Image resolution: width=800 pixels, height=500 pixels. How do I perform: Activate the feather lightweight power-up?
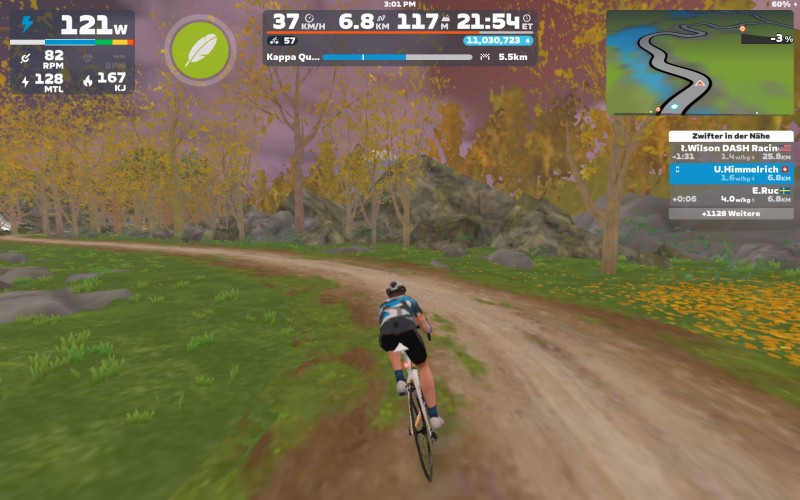point(201,50)
